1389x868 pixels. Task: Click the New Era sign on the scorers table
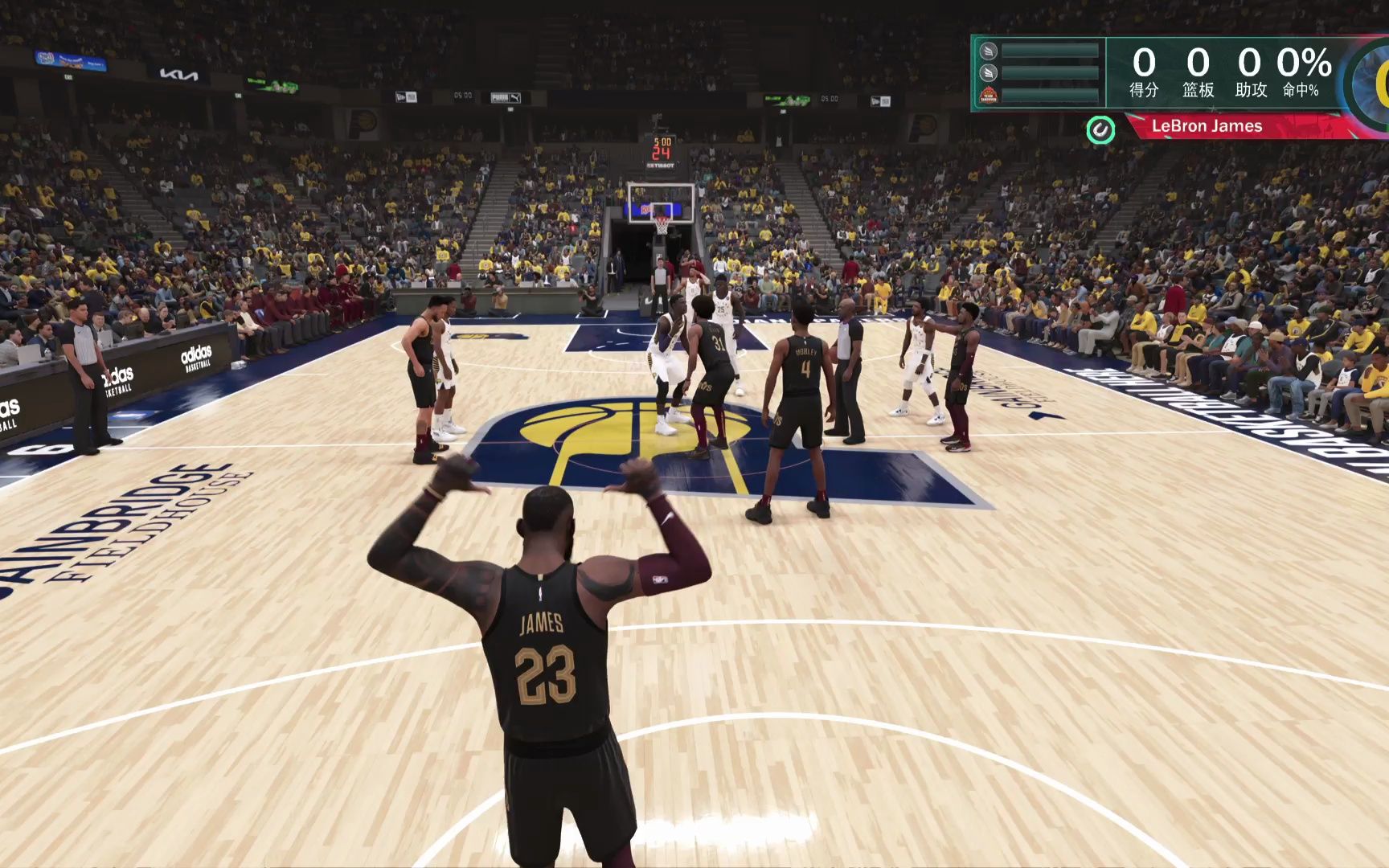pyautogui.click(x=406, y=96)
